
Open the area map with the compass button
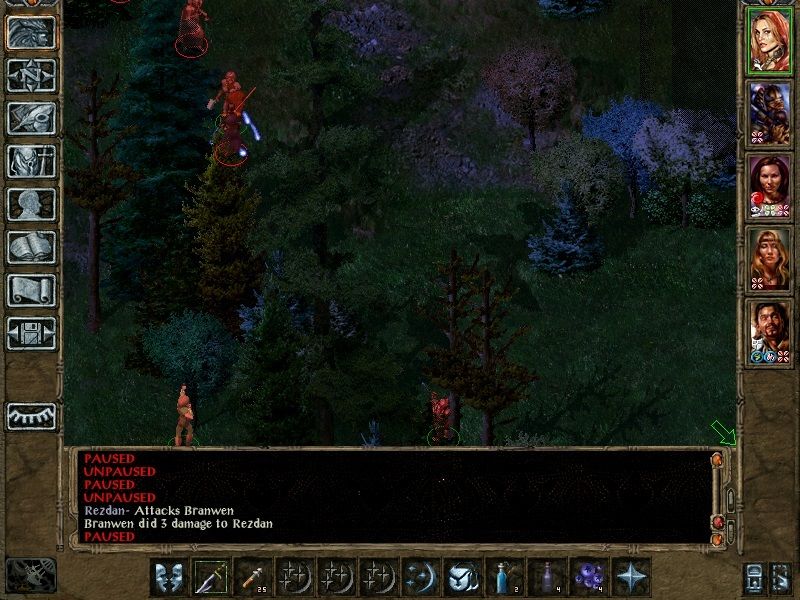31,75
